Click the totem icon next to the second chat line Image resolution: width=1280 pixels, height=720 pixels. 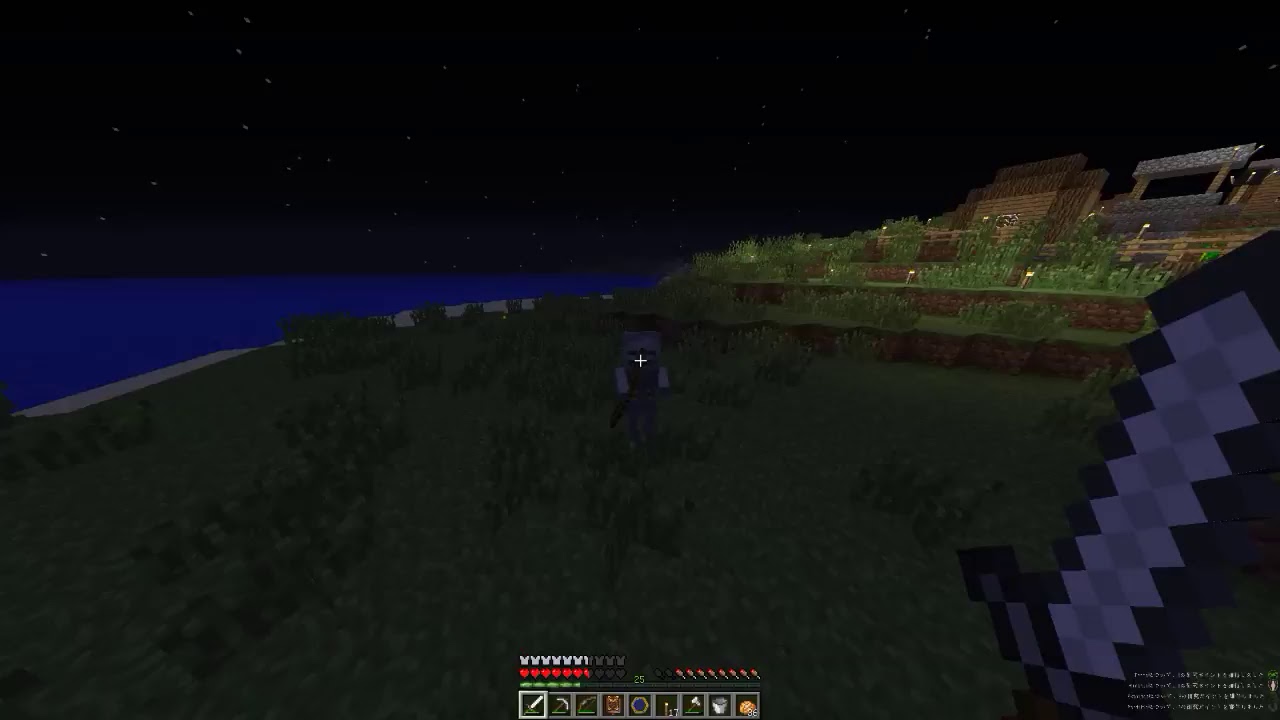point(1272,686)
